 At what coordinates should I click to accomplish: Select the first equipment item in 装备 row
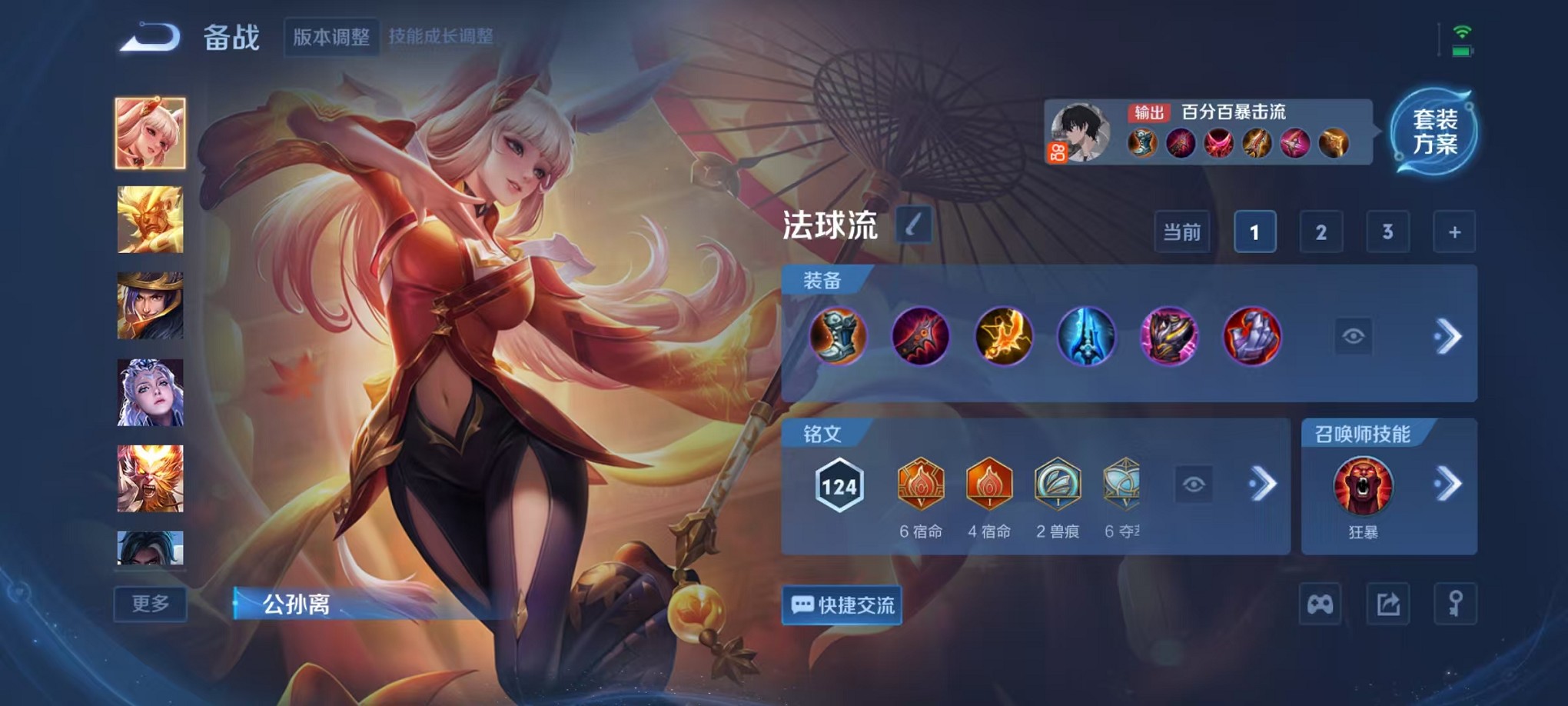838,337
